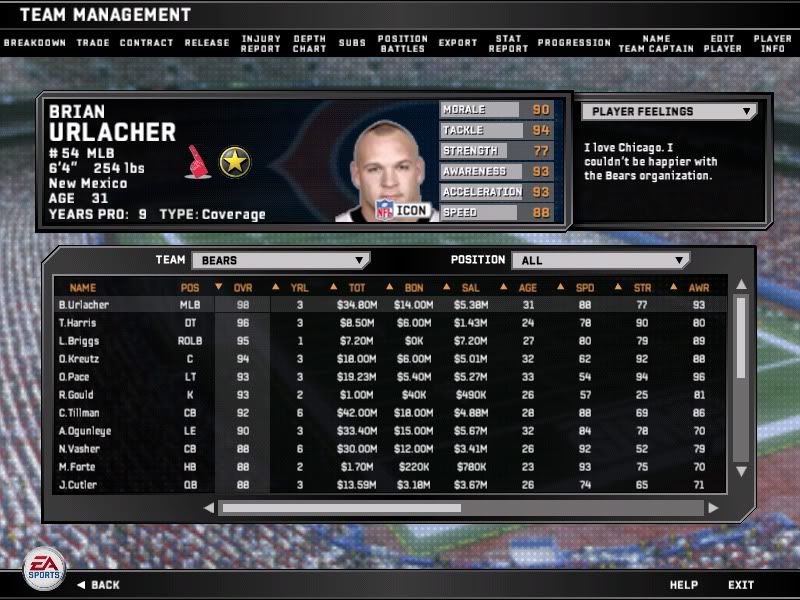Open the Team dropdown showing Bears
This screenshot has width=800, height=600.
tap(280, 260)
